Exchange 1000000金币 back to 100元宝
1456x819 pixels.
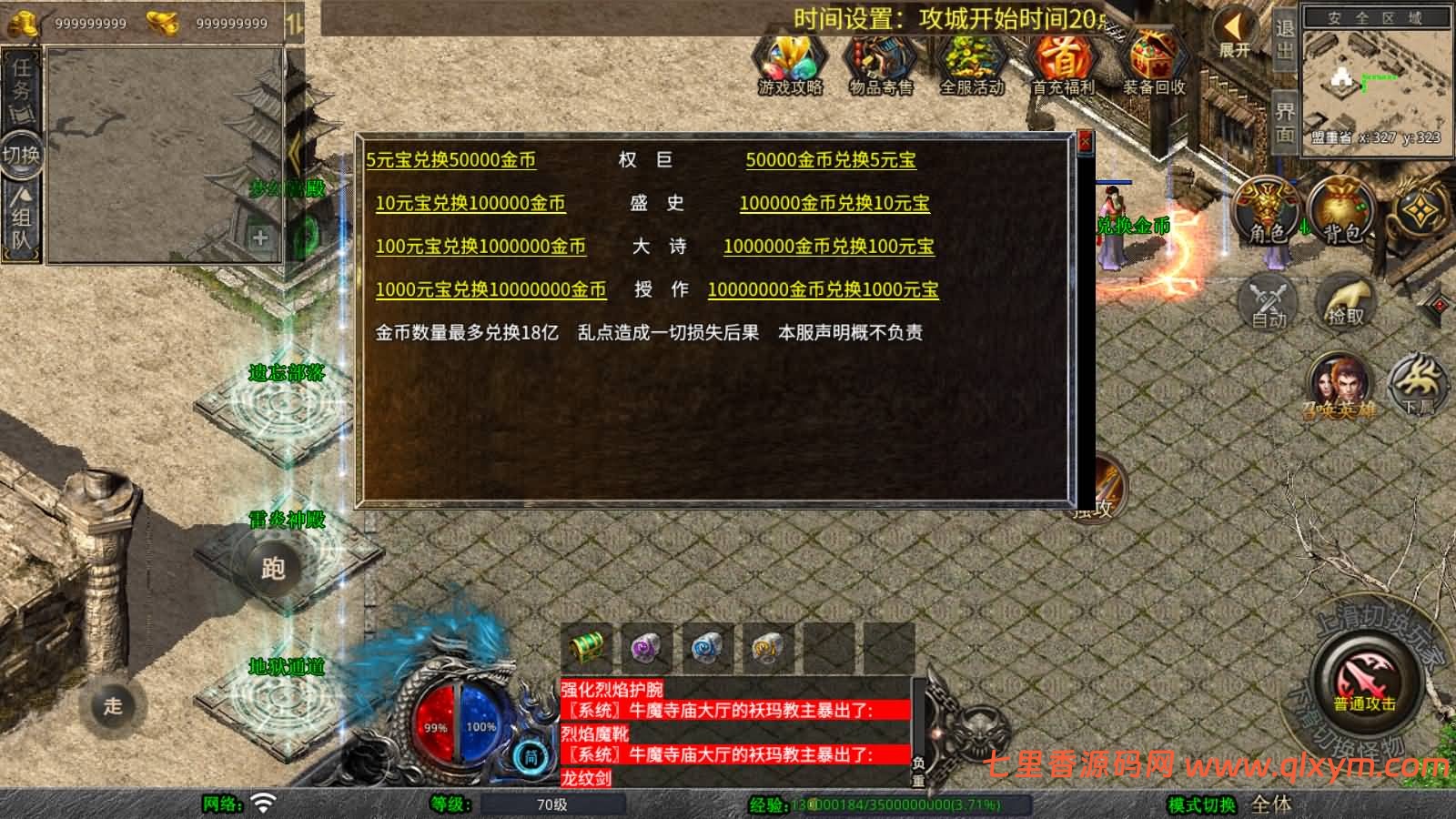pos(829,247)
